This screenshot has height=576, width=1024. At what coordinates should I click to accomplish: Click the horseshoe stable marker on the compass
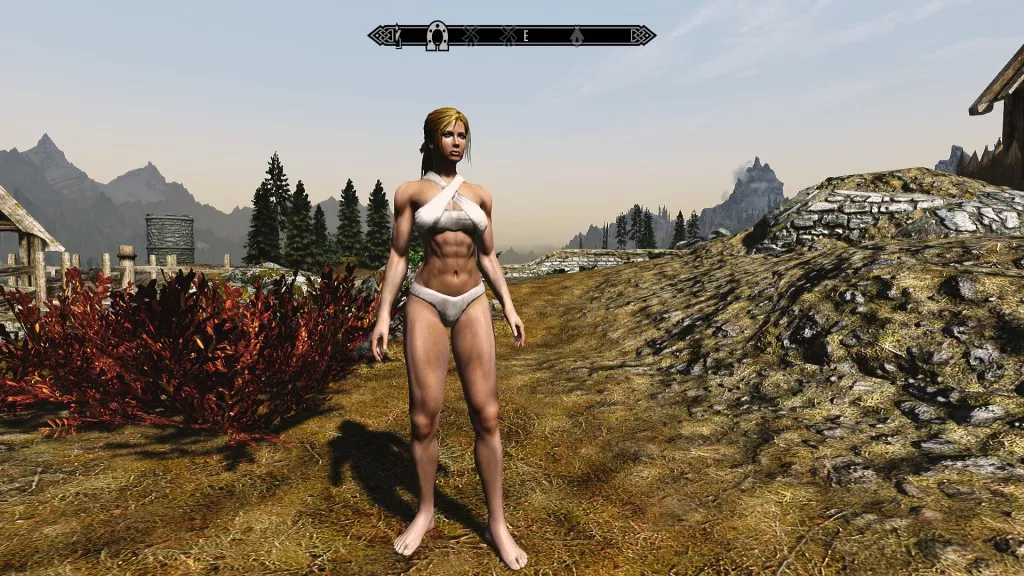(436, 36)
